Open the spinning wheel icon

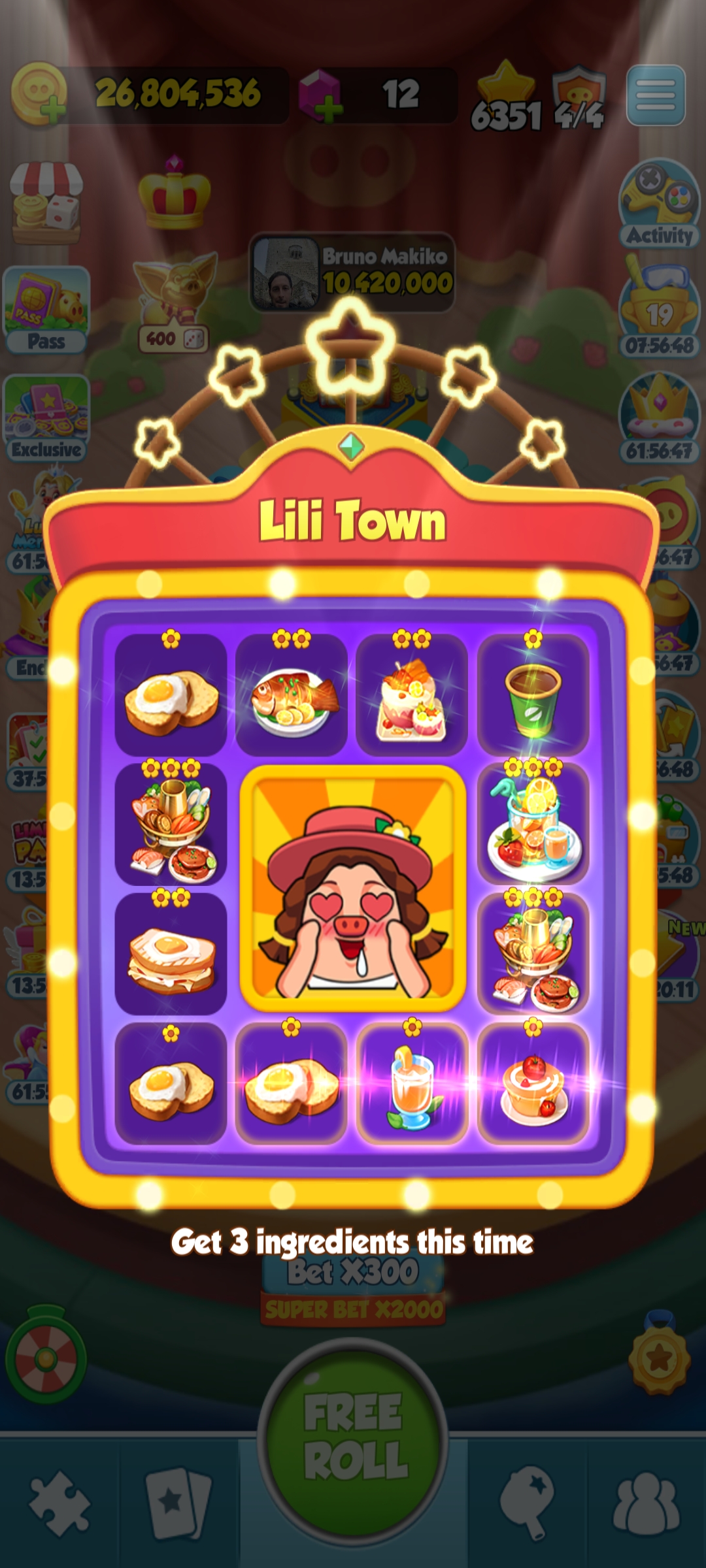pyautogui.click(x=46, y=1359)
